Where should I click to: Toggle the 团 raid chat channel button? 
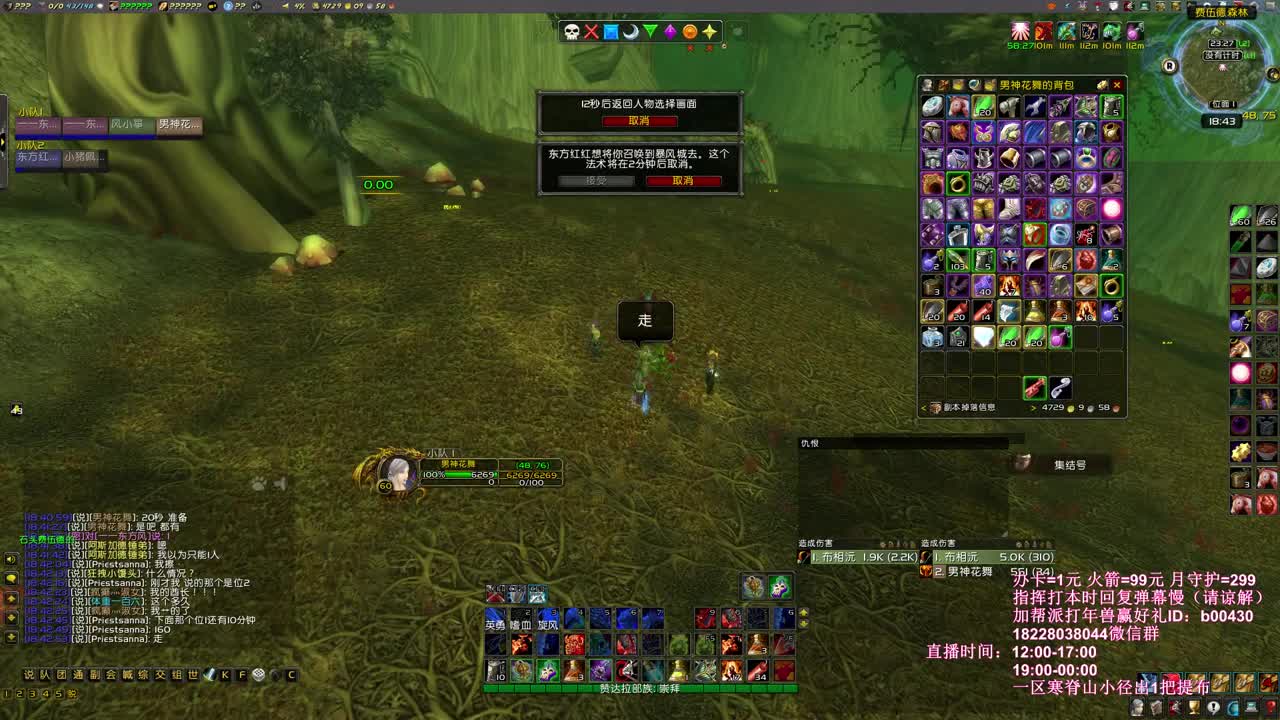(59, 675)
